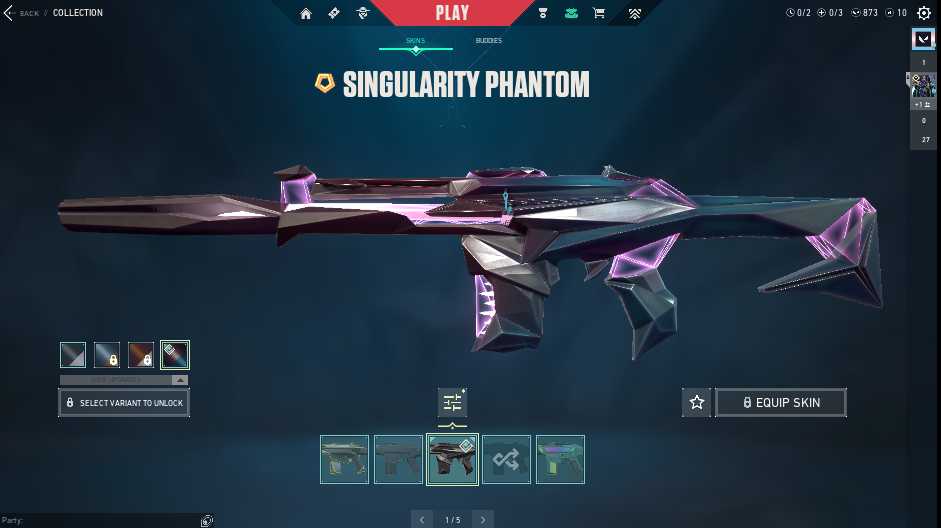Choose the first unlocked color variant swatch

click(73, 355)
